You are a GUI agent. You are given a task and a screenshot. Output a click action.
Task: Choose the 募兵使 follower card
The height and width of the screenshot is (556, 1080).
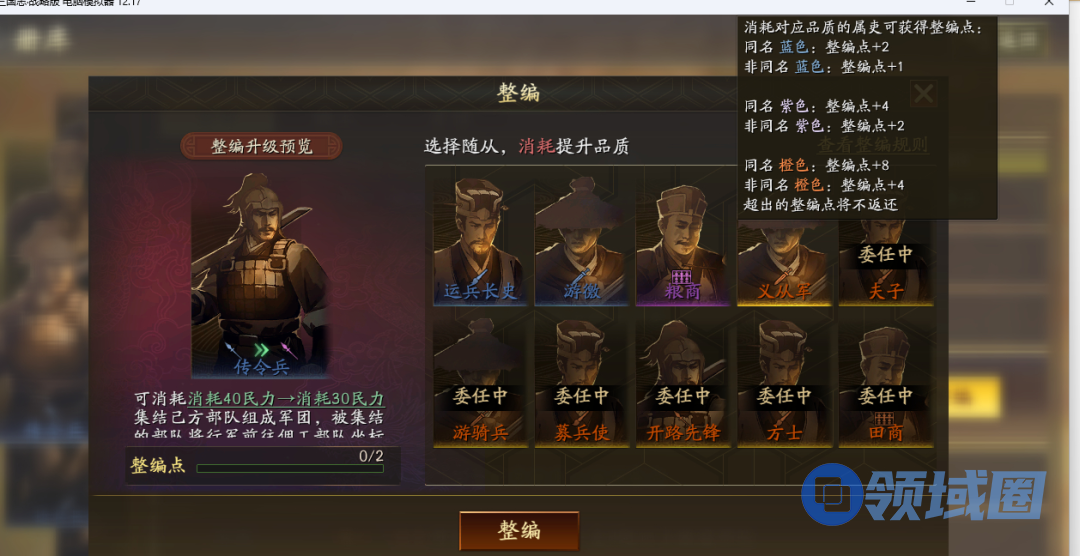pos(581,385)
